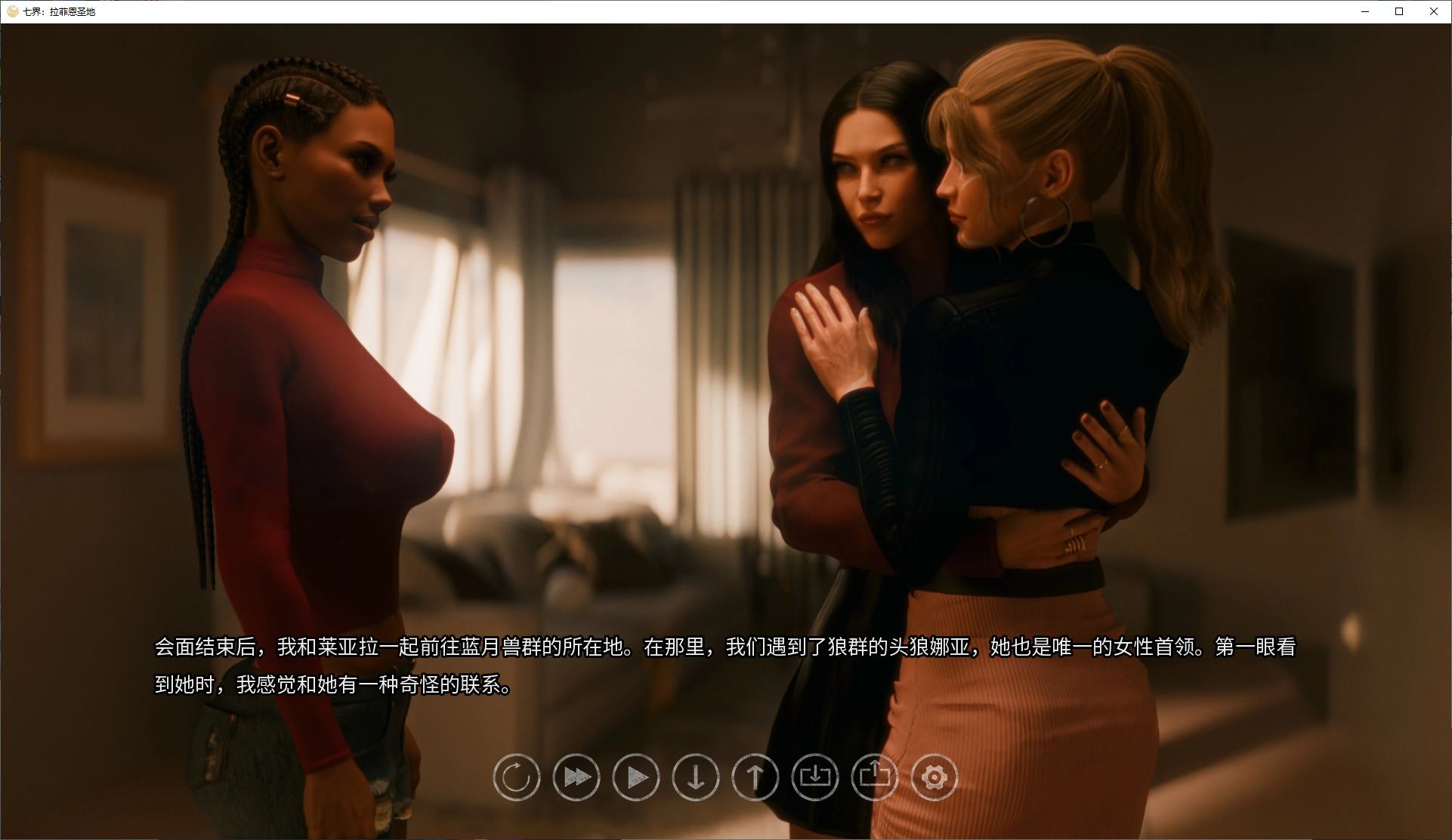Click the game icon in the title bar
1452x840 pixels.
[11, 12]
